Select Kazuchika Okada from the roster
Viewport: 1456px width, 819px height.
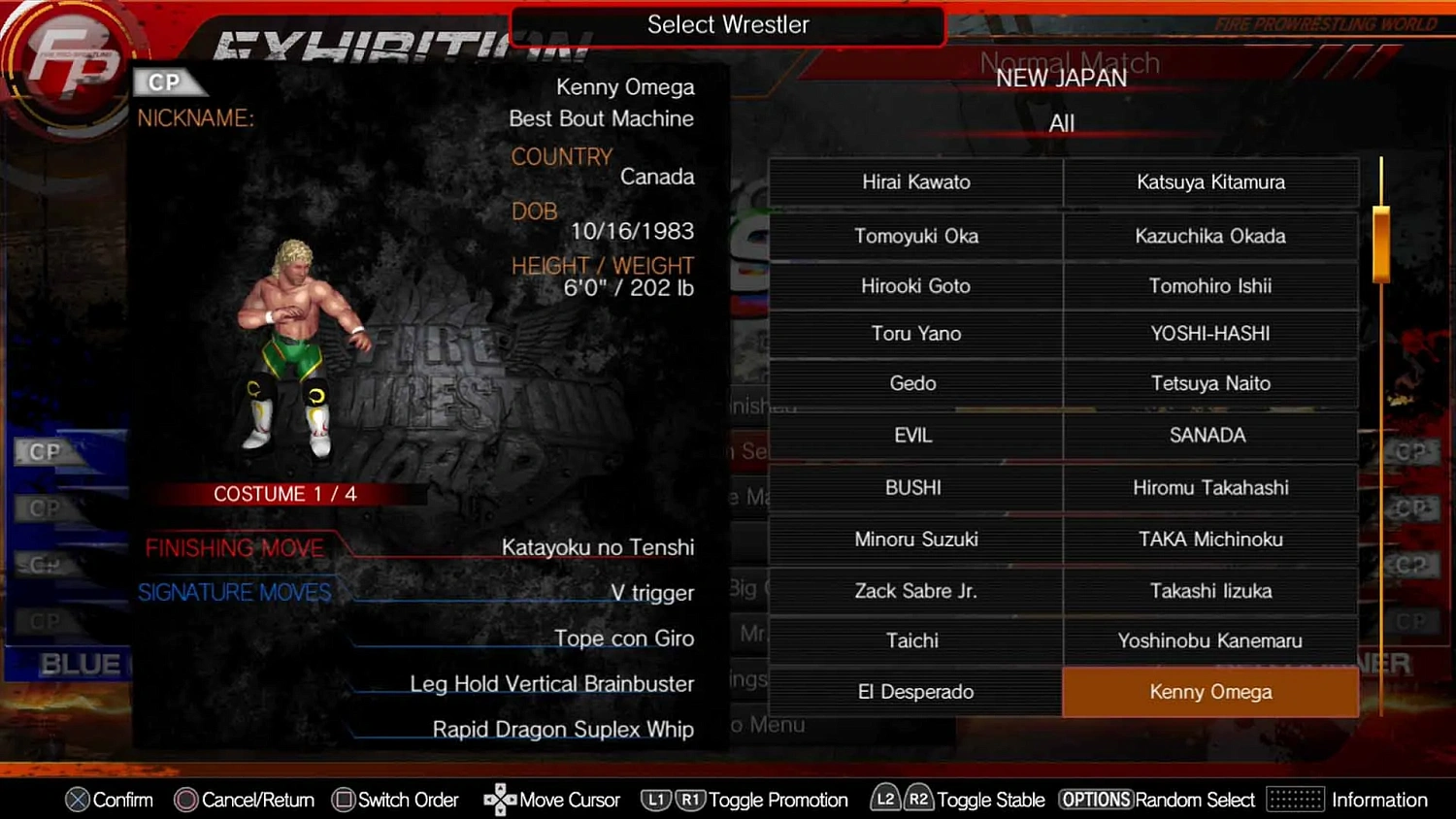click(1210, 236)
